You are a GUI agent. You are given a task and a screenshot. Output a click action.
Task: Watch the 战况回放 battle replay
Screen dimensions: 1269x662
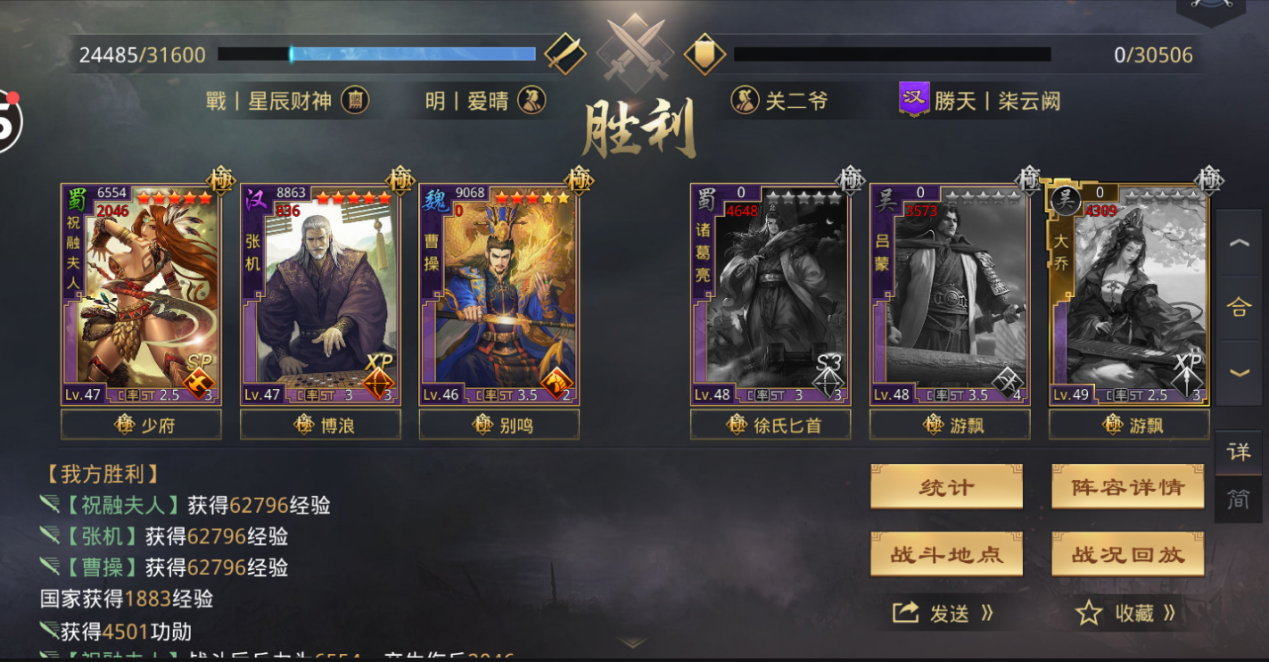point(1127,554)
